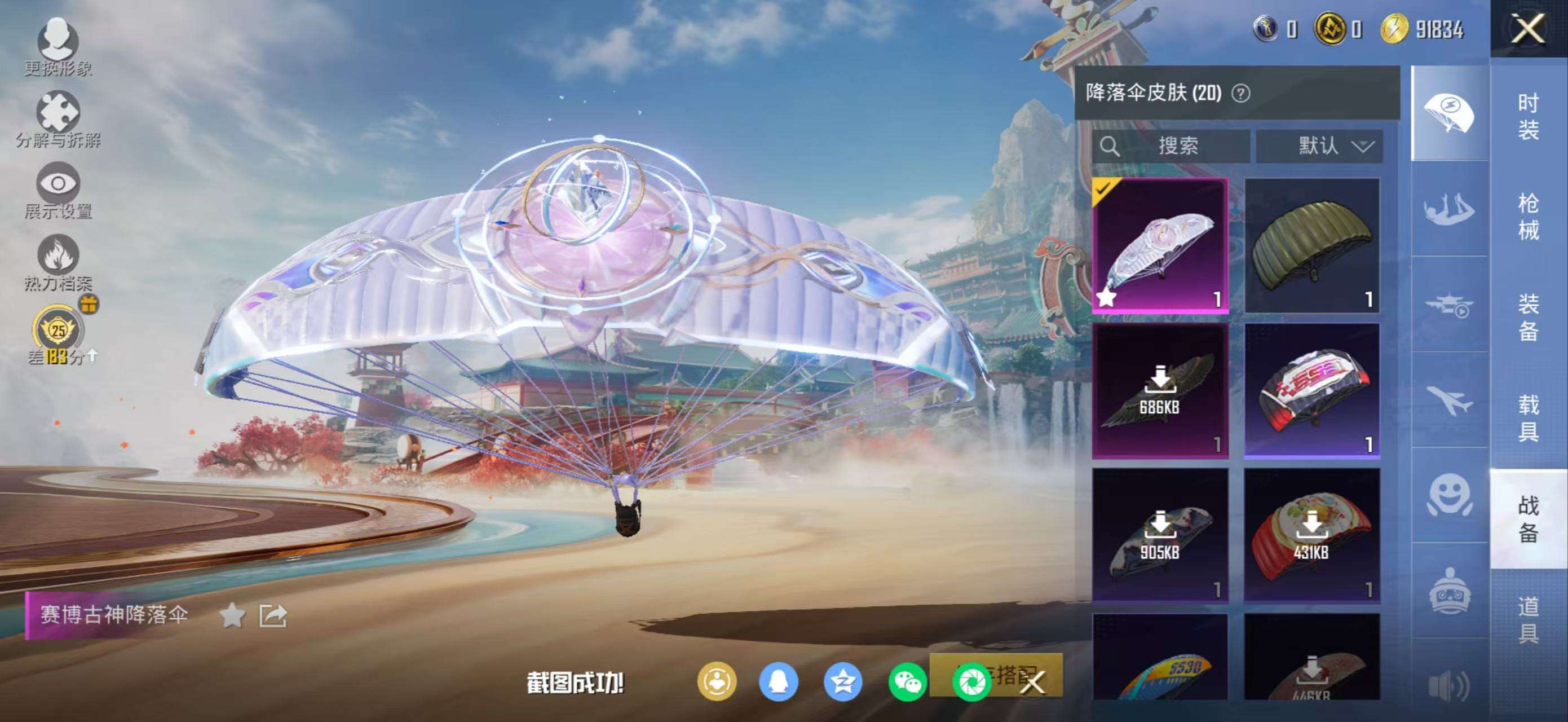Image resolution: width=1568 pixels, height=722 pixels.
Task: Close the inventory screen with the X
Action: click(x=1527, y=29)
